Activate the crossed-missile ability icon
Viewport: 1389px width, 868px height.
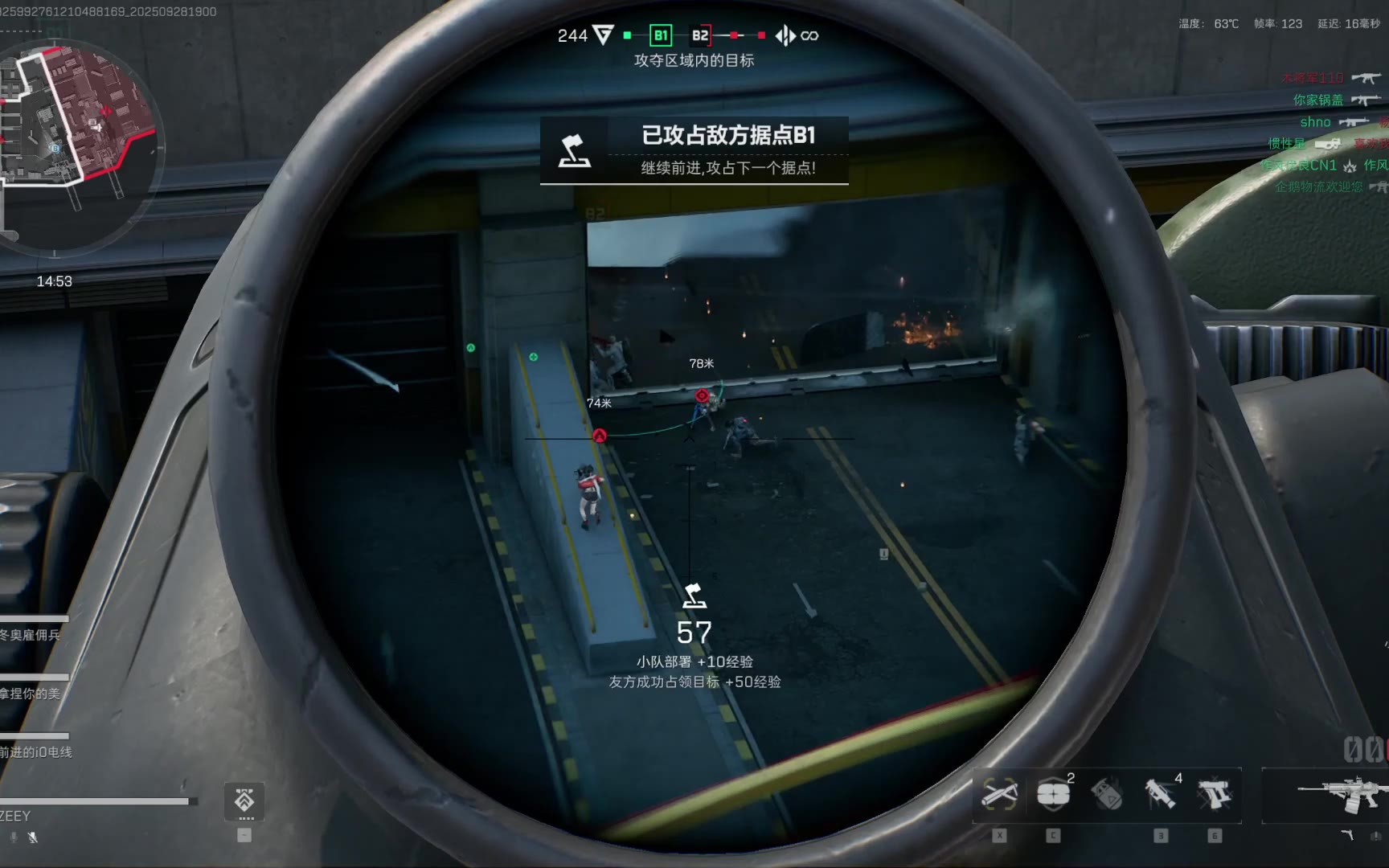[999, 795]
